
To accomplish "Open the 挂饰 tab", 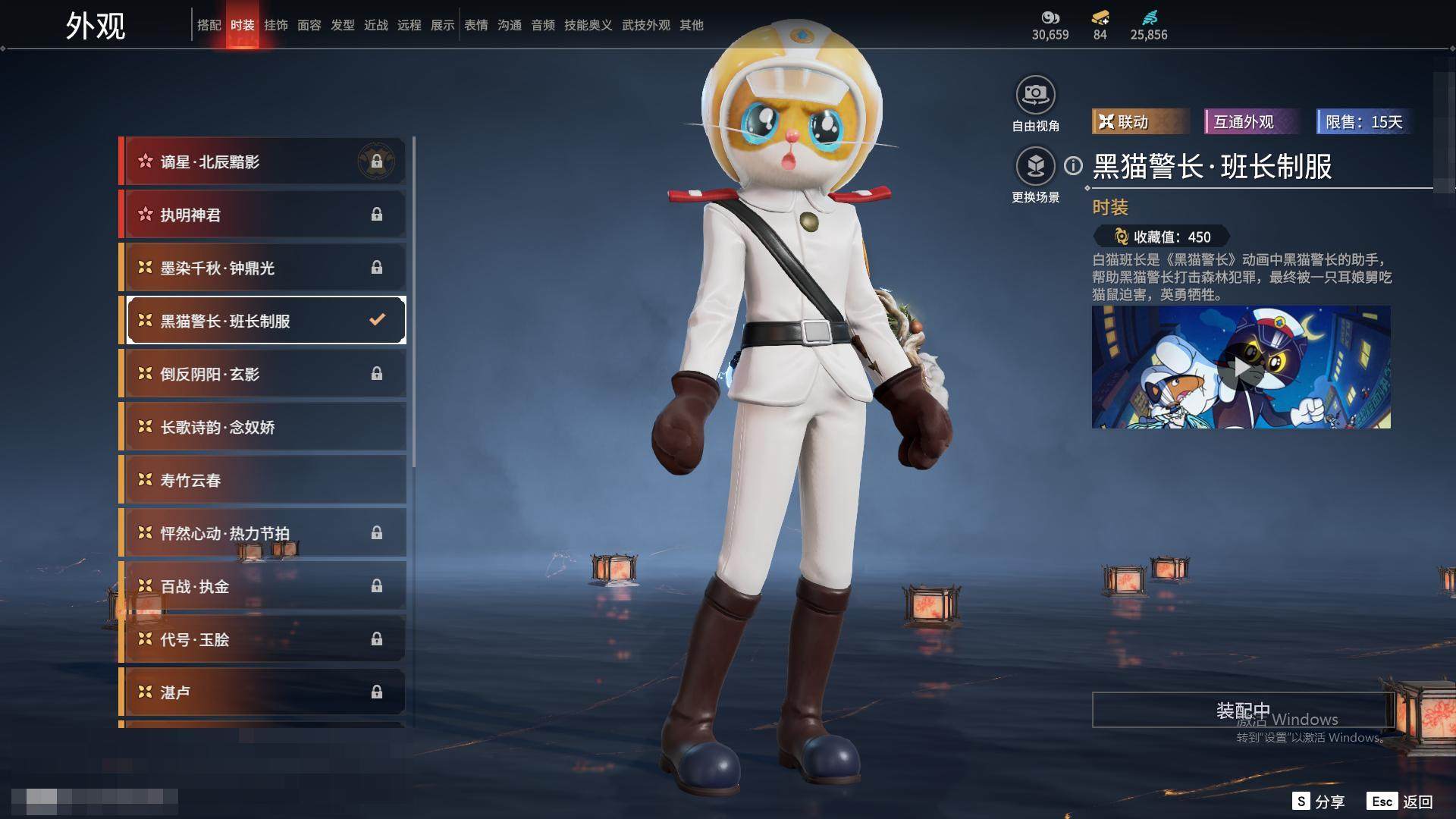I will point(275,25).
